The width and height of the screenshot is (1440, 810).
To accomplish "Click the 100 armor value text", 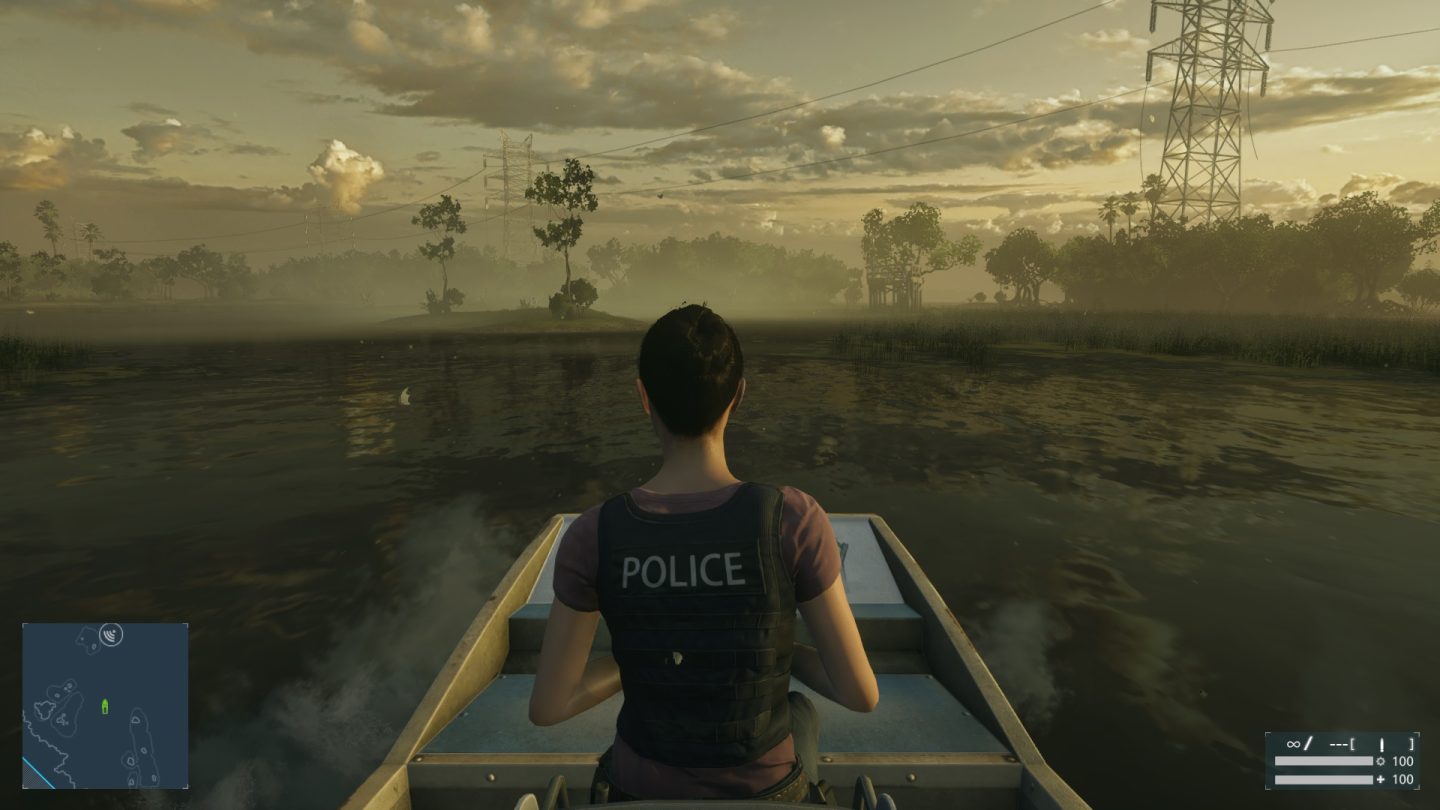I will click(1402, 761).
